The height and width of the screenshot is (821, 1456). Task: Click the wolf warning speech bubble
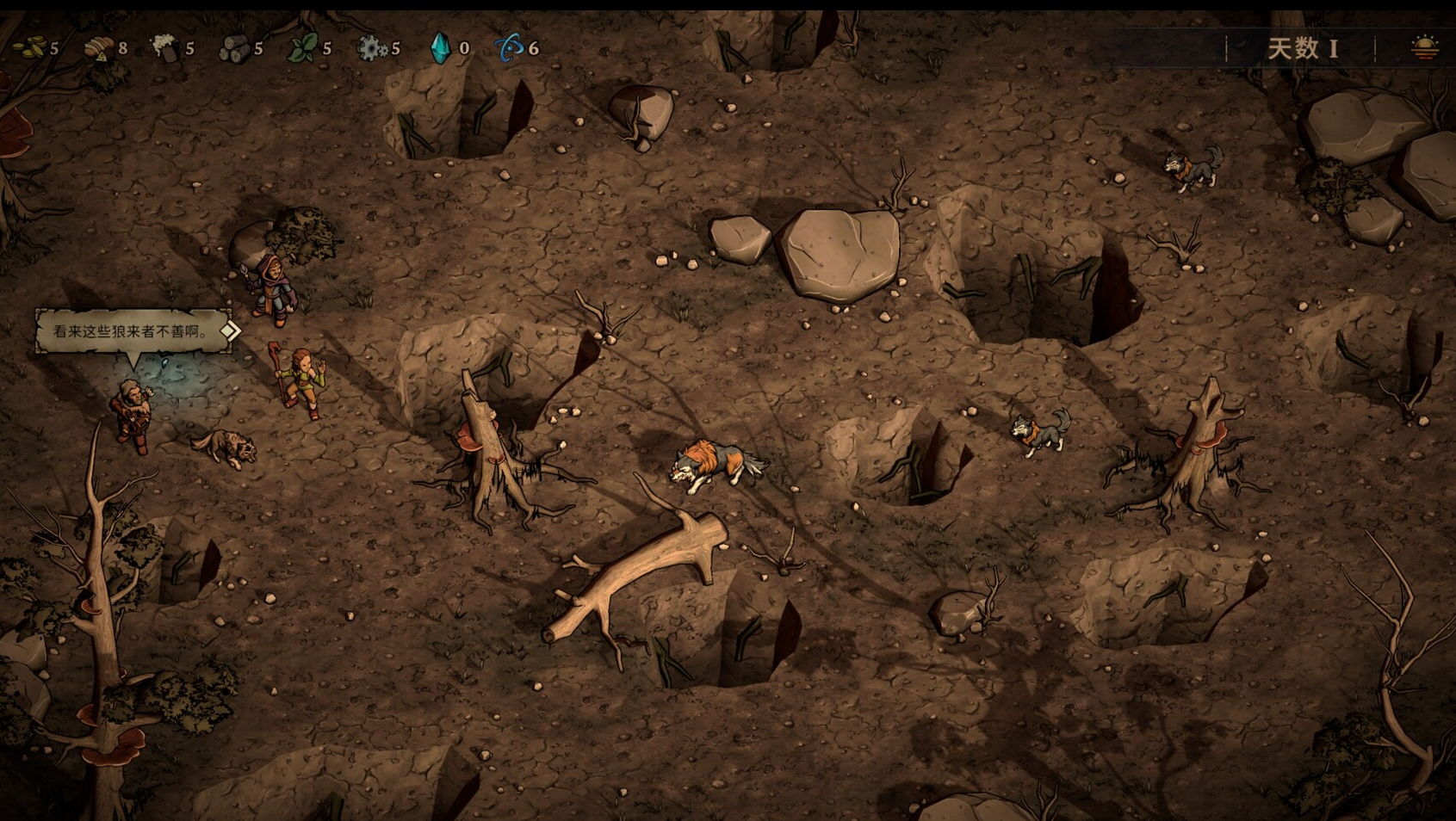click(131, 331)
